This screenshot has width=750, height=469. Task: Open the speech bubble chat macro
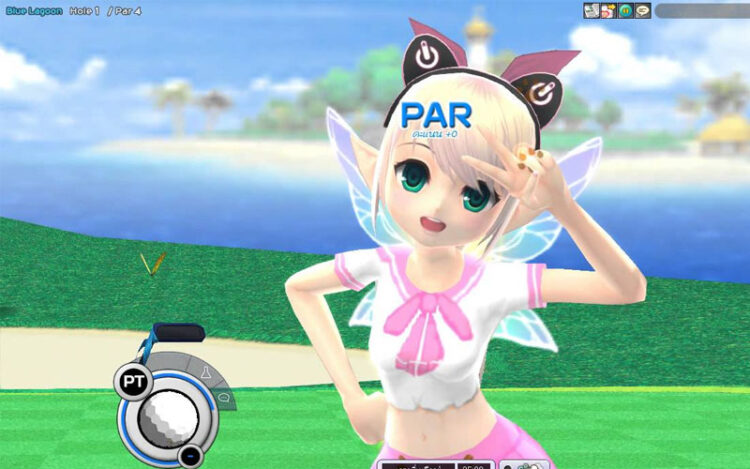223,397
